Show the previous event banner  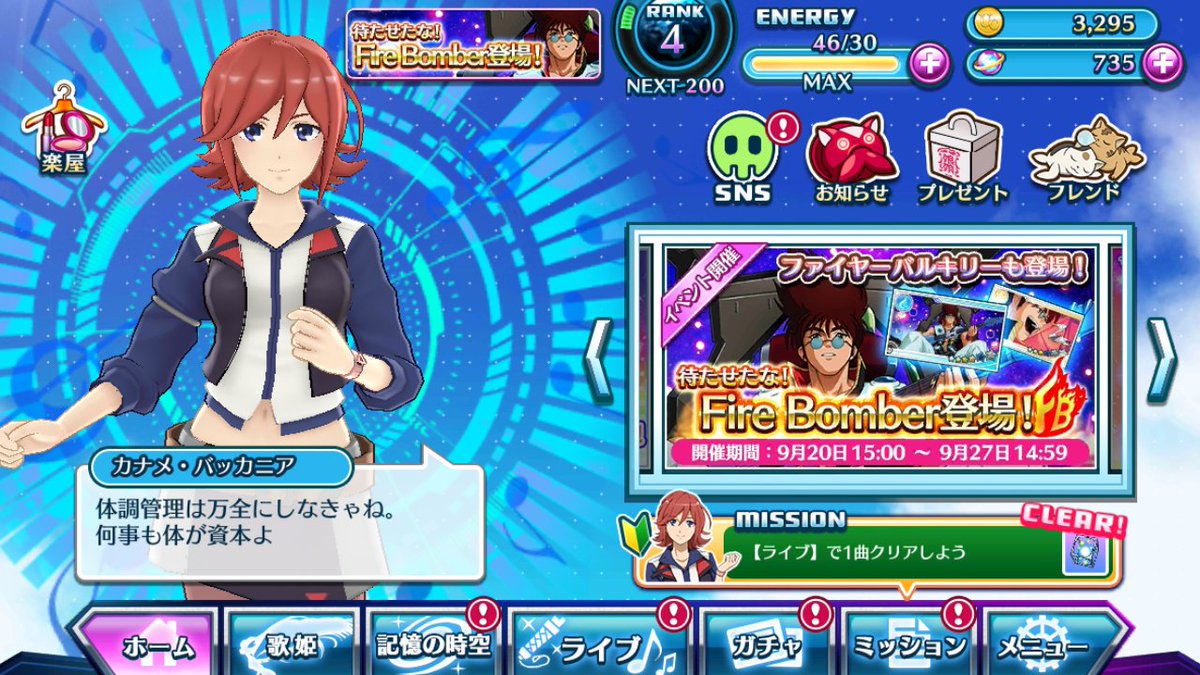pos(598,360)
